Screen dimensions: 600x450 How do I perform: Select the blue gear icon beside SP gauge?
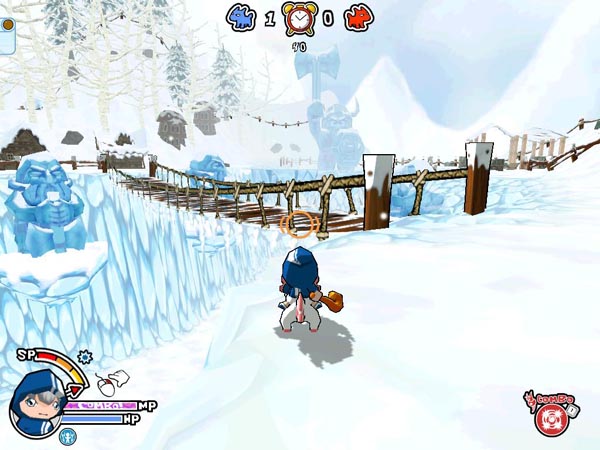coord(84,355)
